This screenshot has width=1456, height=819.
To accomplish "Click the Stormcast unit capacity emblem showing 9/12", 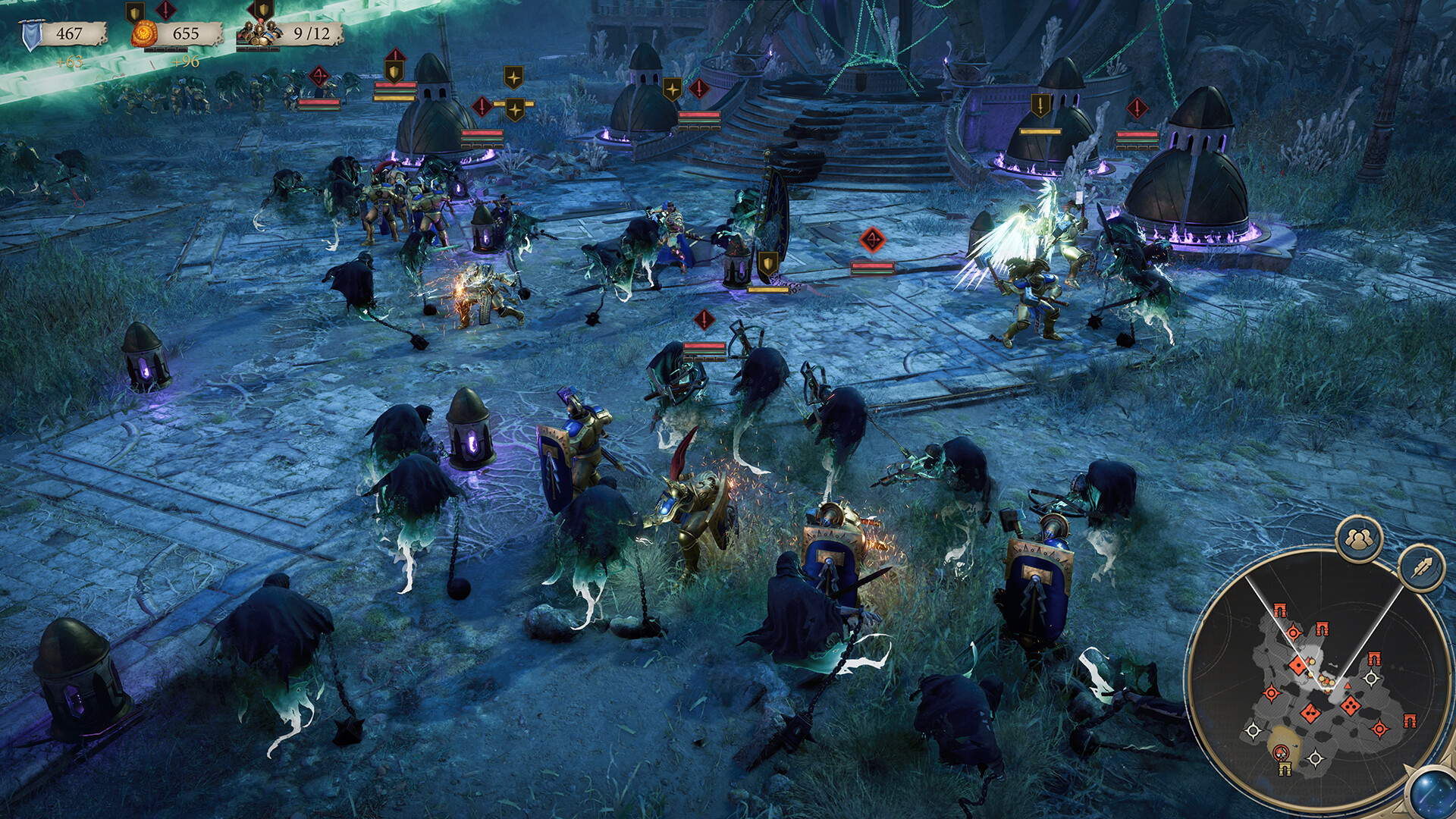I will pos(260,33).
